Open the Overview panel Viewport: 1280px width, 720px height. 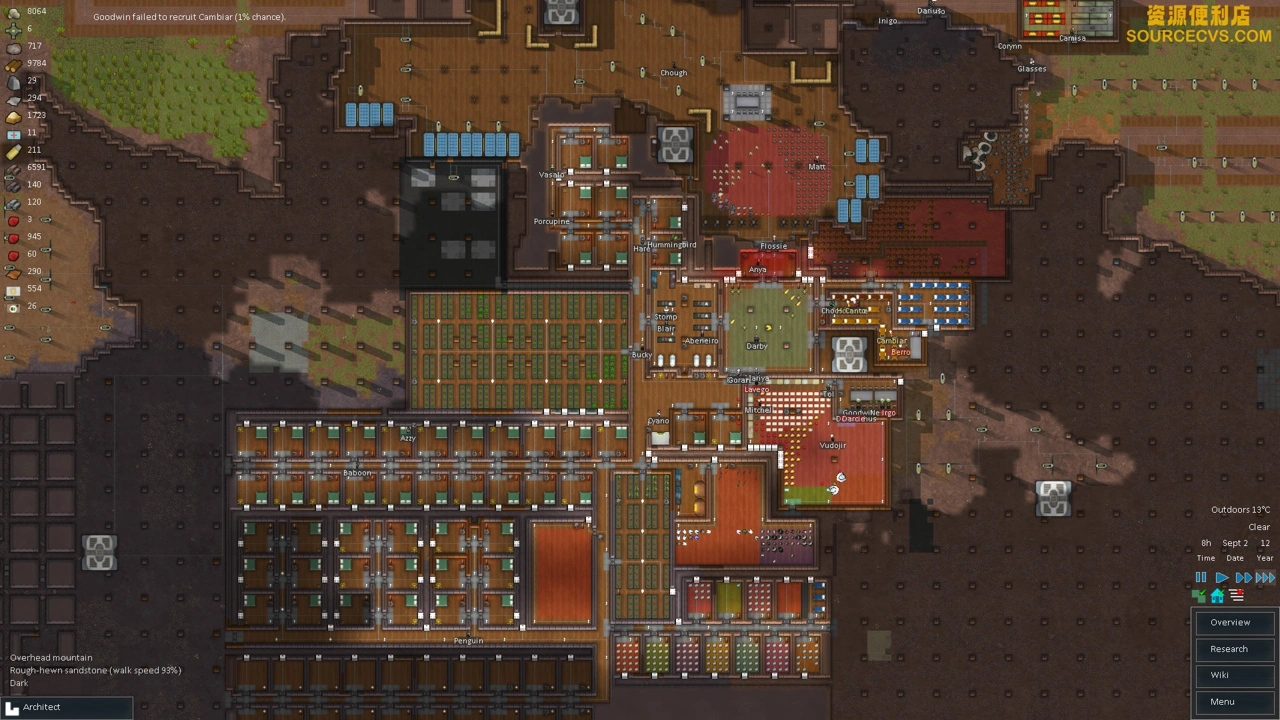tap(1230, 622)
